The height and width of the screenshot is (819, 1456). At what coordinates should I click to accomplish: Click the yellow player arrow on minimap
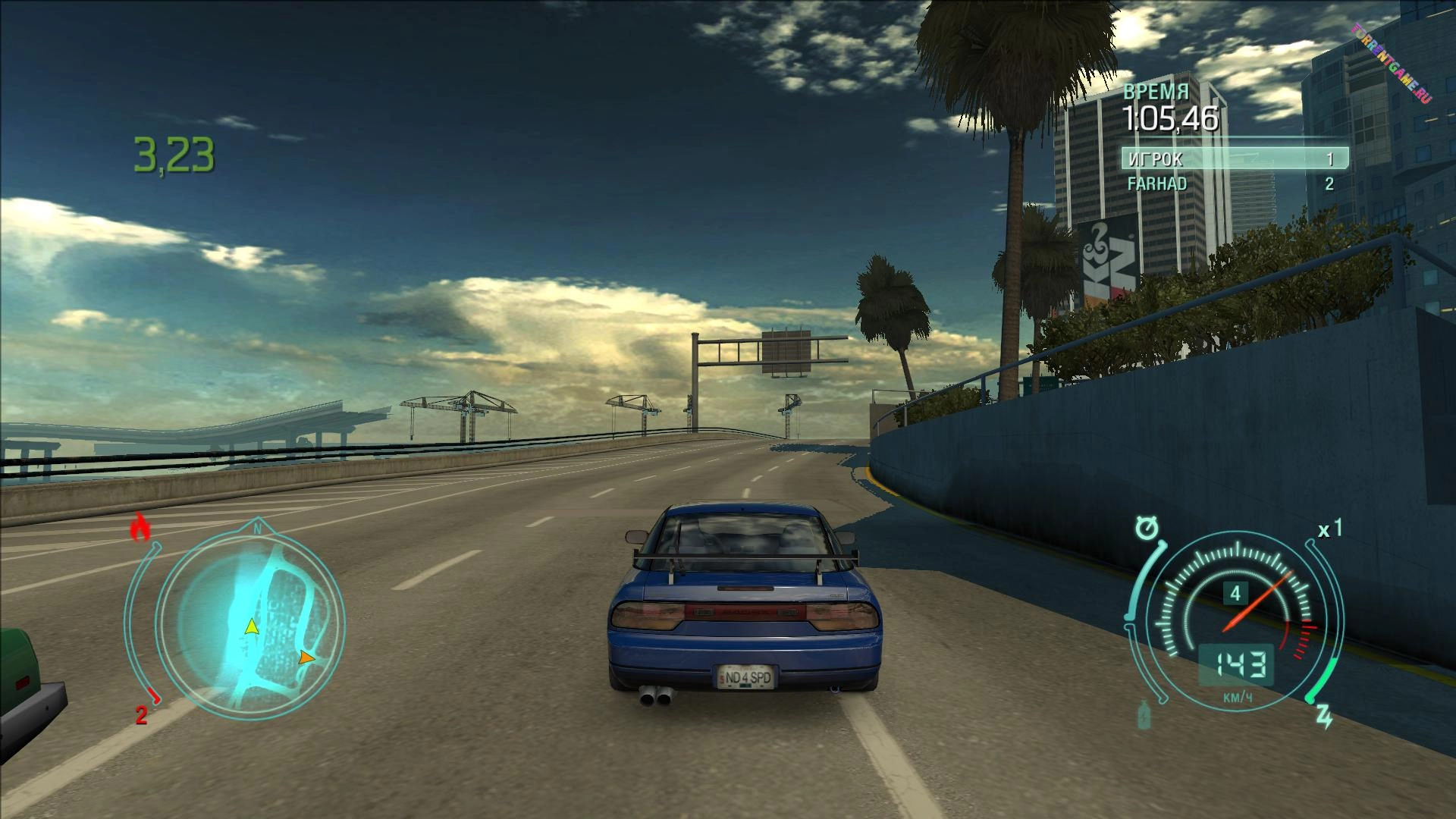[x=251, y=627]
